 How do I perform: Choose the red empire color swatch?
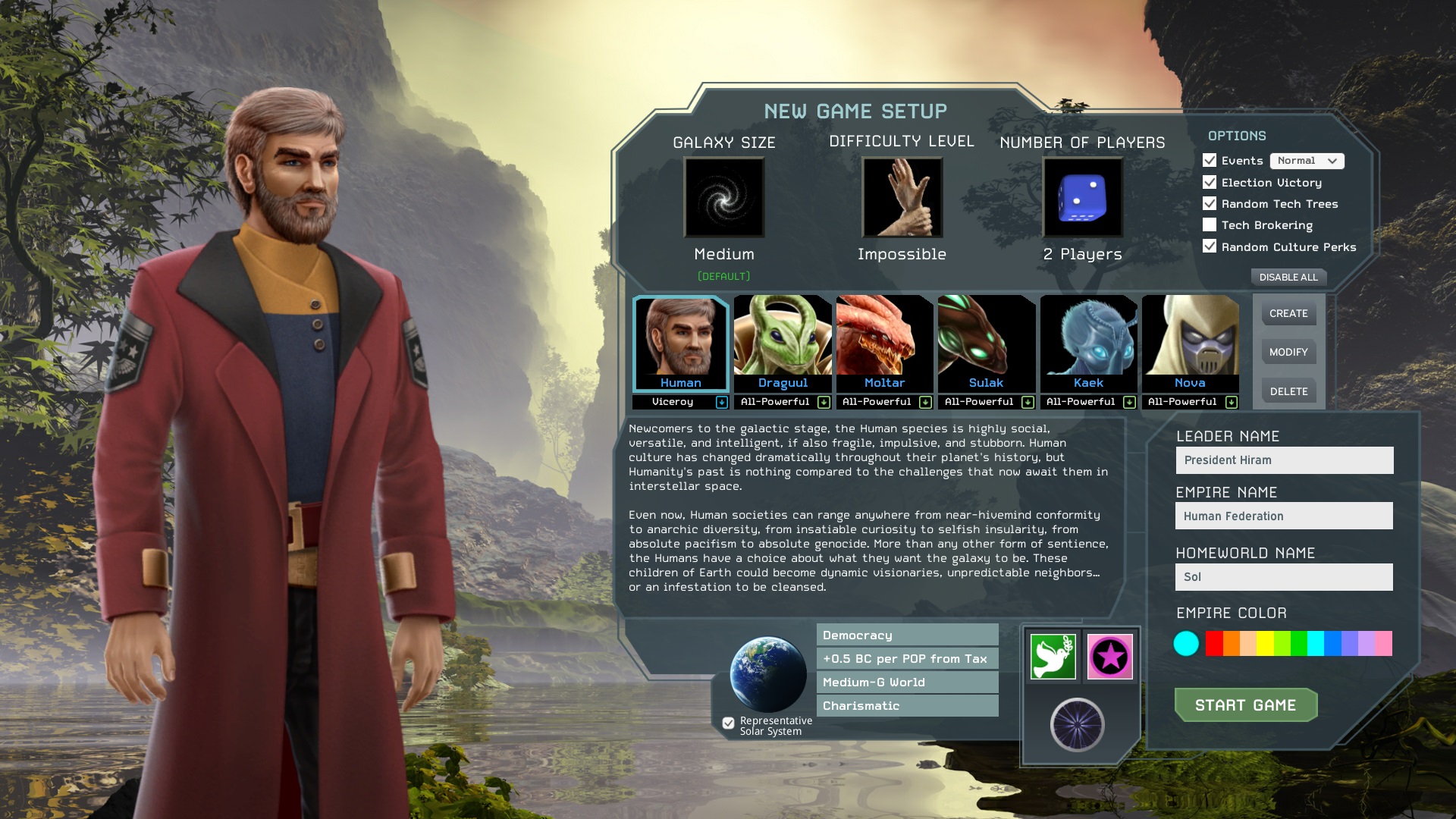[1214, 643]
